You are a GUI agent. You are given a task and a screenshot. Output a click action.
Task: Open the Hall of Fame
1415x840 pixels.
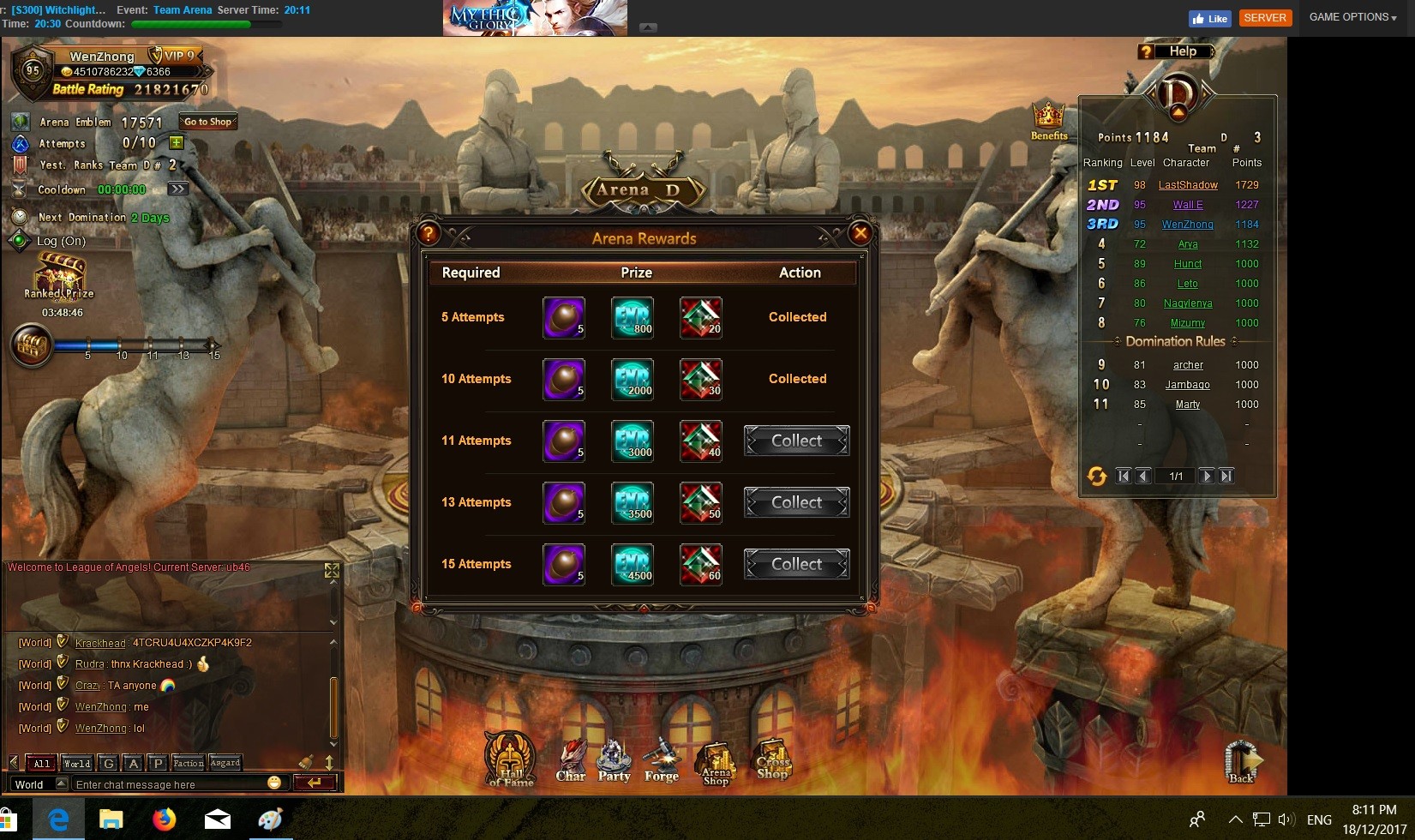pyautogui.click(x=511, y=758)
